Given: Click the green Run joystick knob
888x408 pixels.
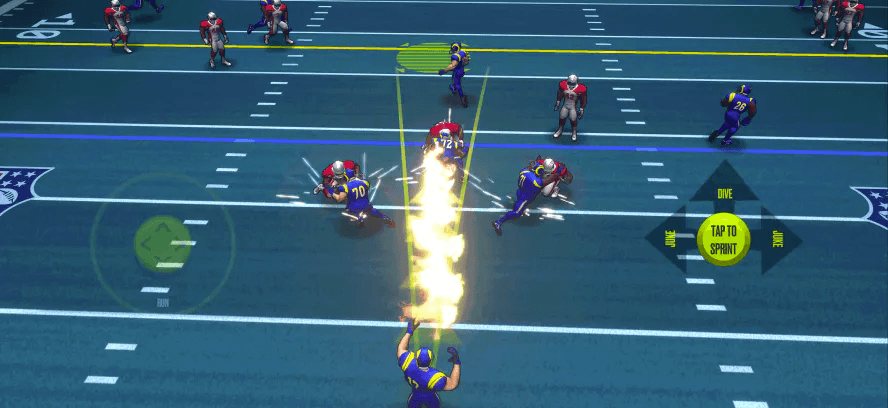Looking at the screenshot, I should [162, 242].
